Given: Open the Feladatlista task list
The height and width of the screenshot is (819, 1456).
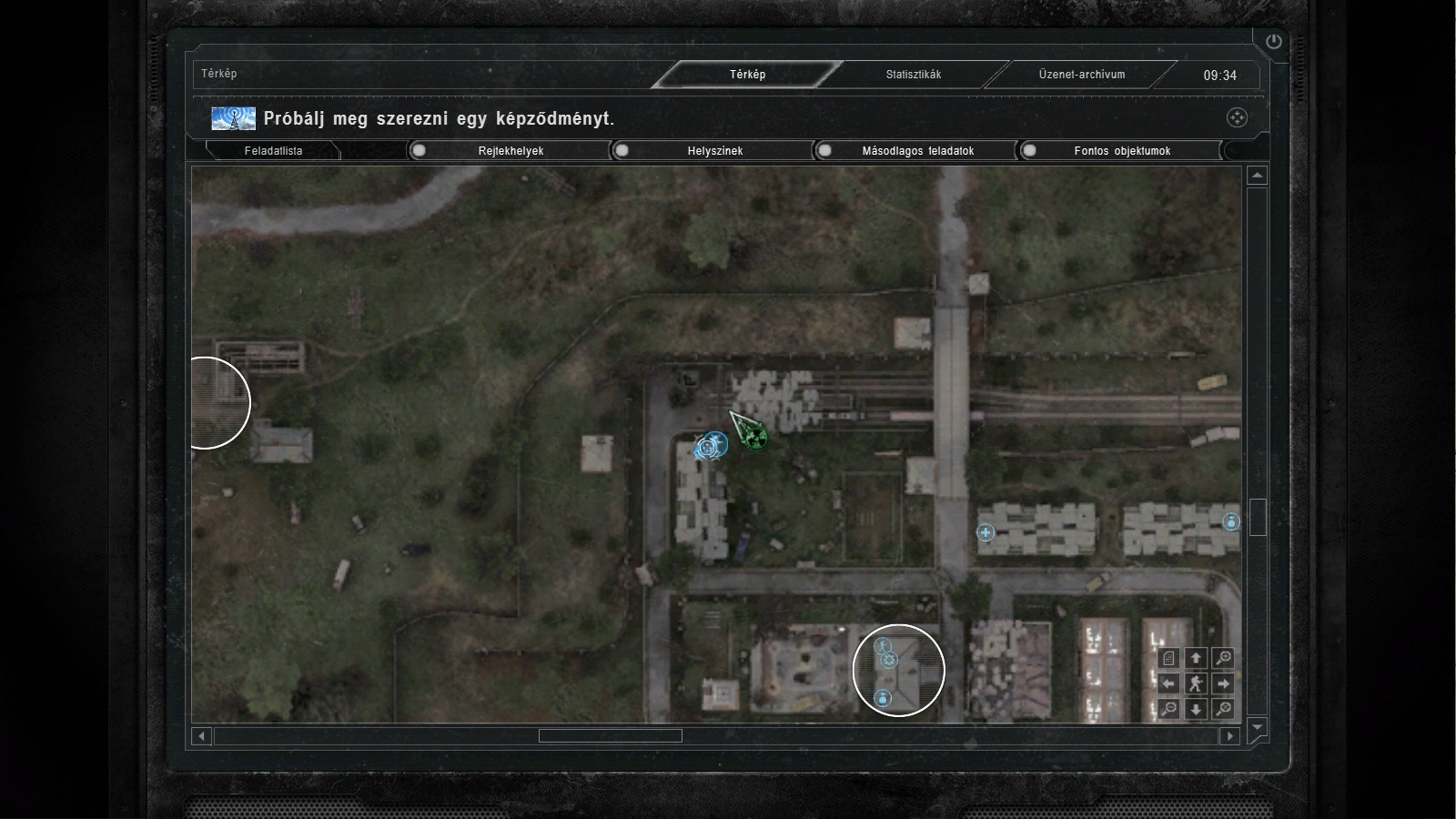Looking at the screenshot, I should tap(273, 151).
